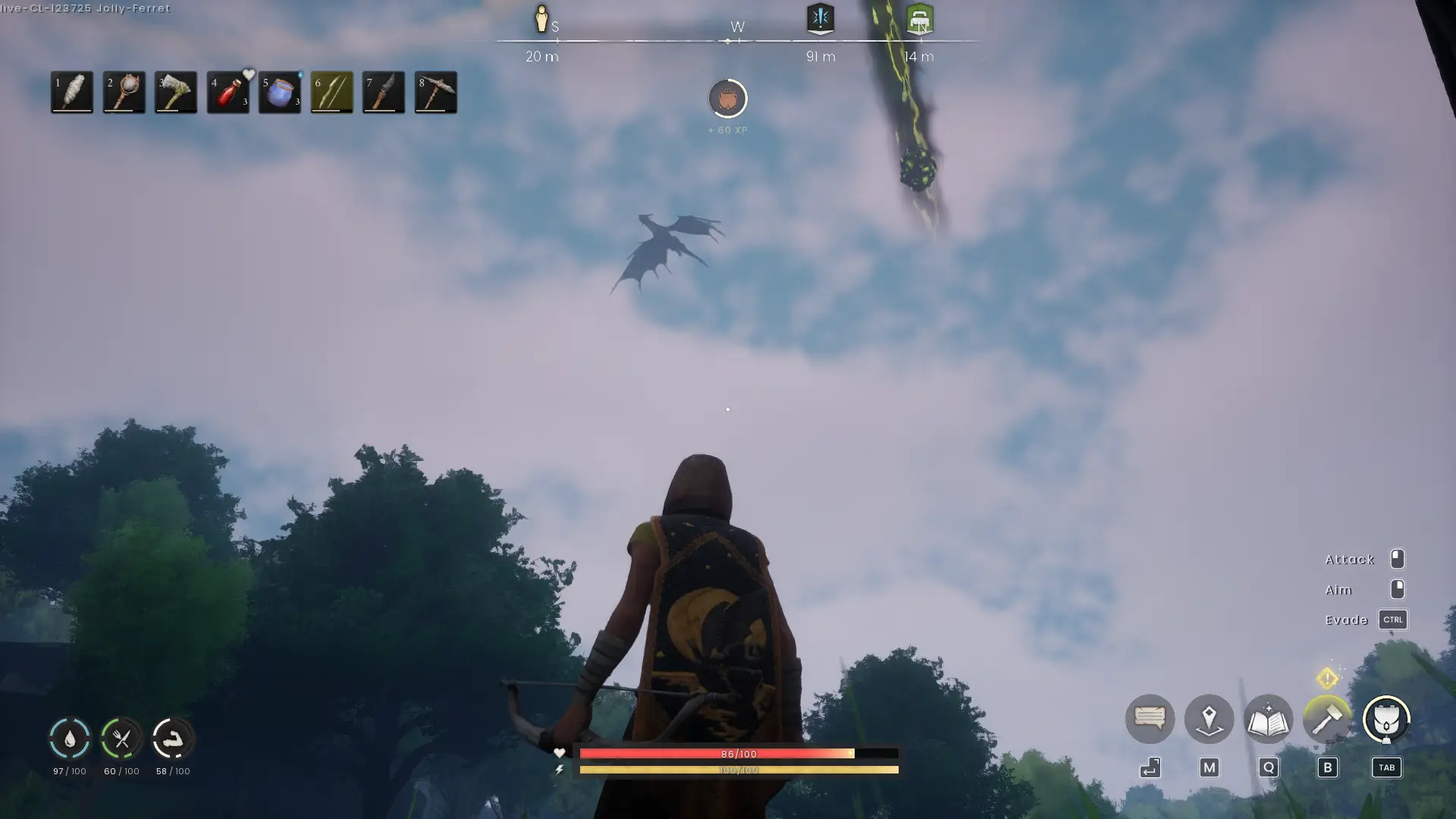Select the torch in hotbar slot 1
The image size is (1456, 819).
click(72, 92)
